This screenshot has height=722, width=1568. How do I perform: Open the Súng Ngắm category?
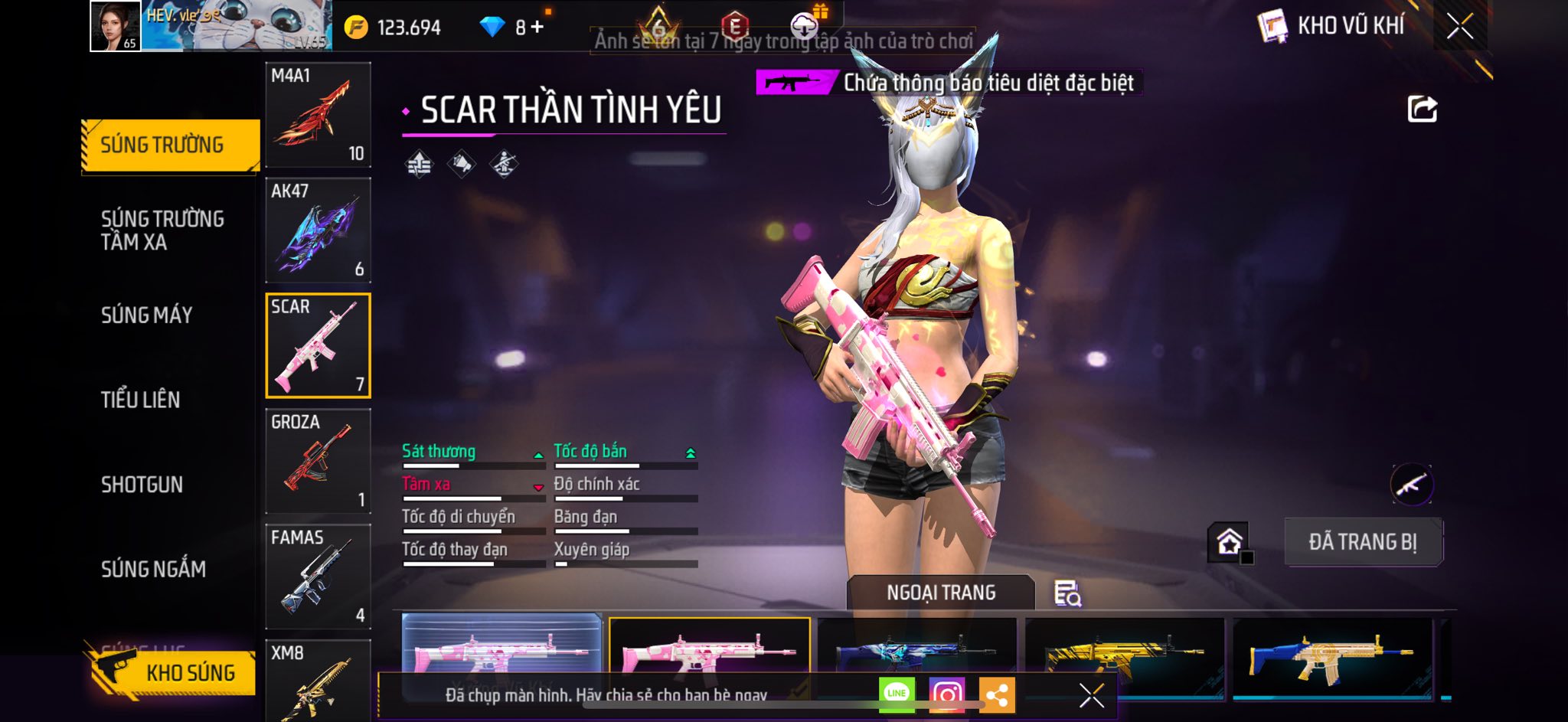click(x=153, y=569)
